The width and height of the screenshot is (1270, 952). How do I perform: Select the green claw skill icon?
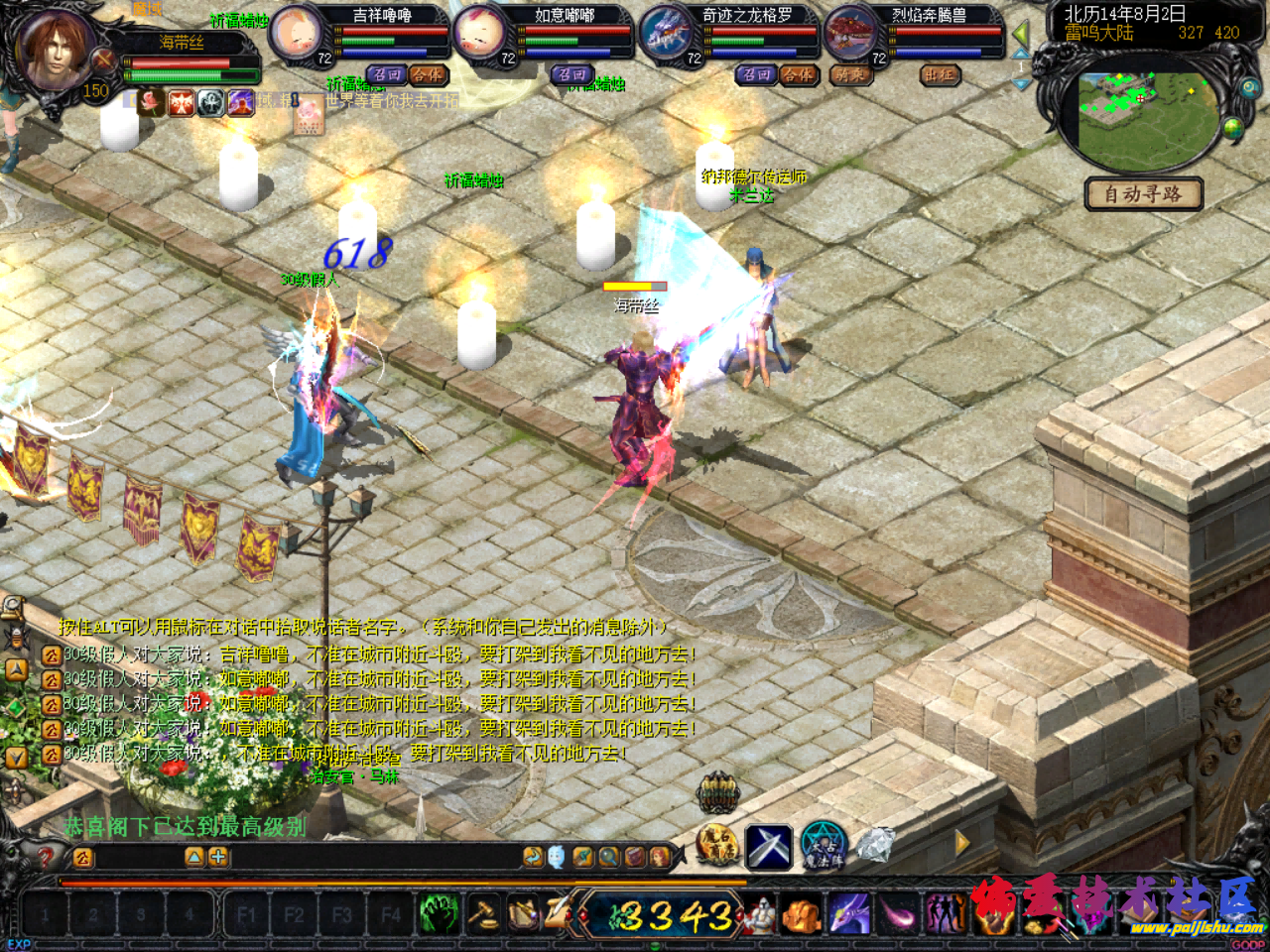coord(438,913)
